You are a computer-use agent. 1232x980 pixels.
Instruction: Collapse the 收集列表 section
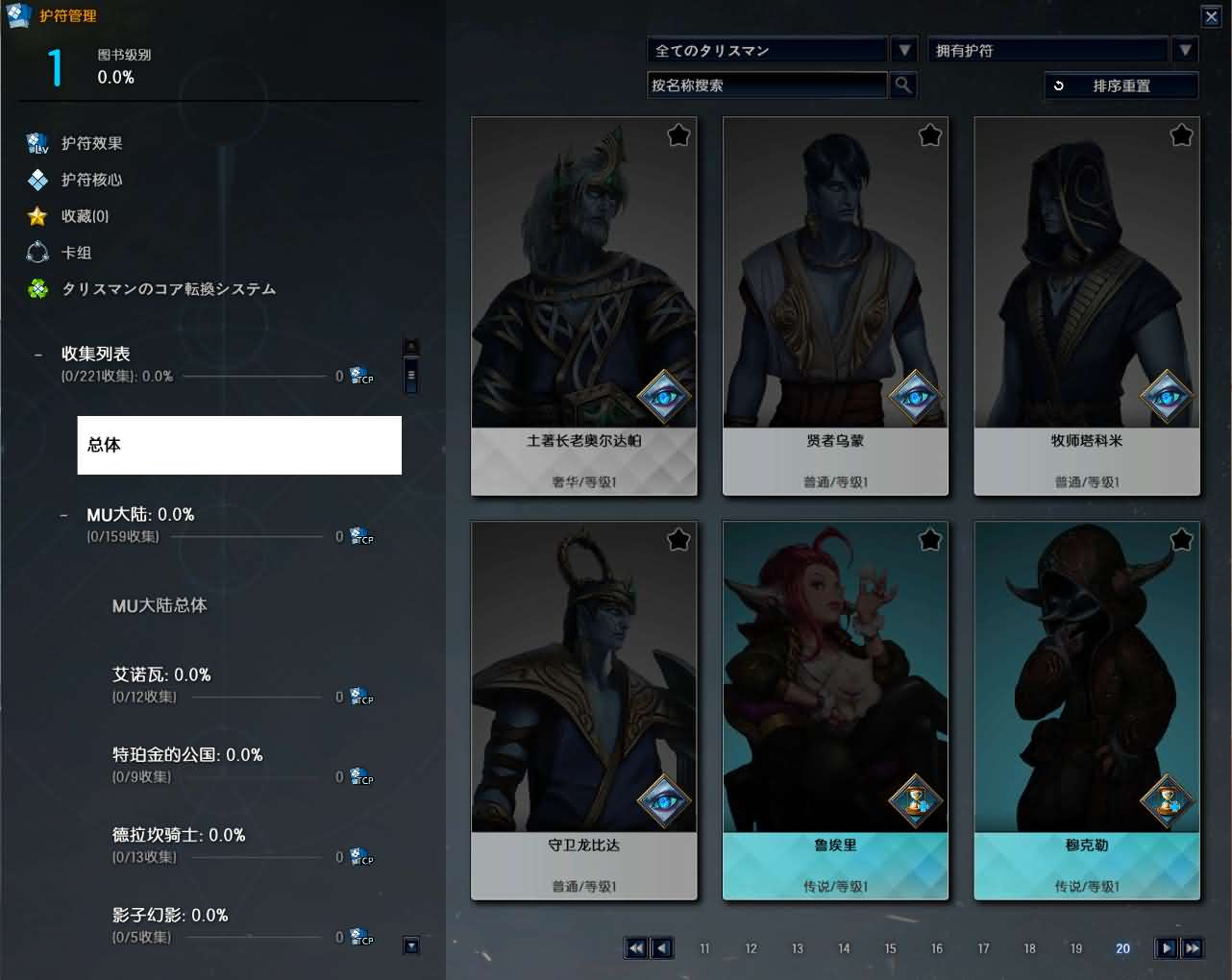pyautogui.click(x=38, y=355)
